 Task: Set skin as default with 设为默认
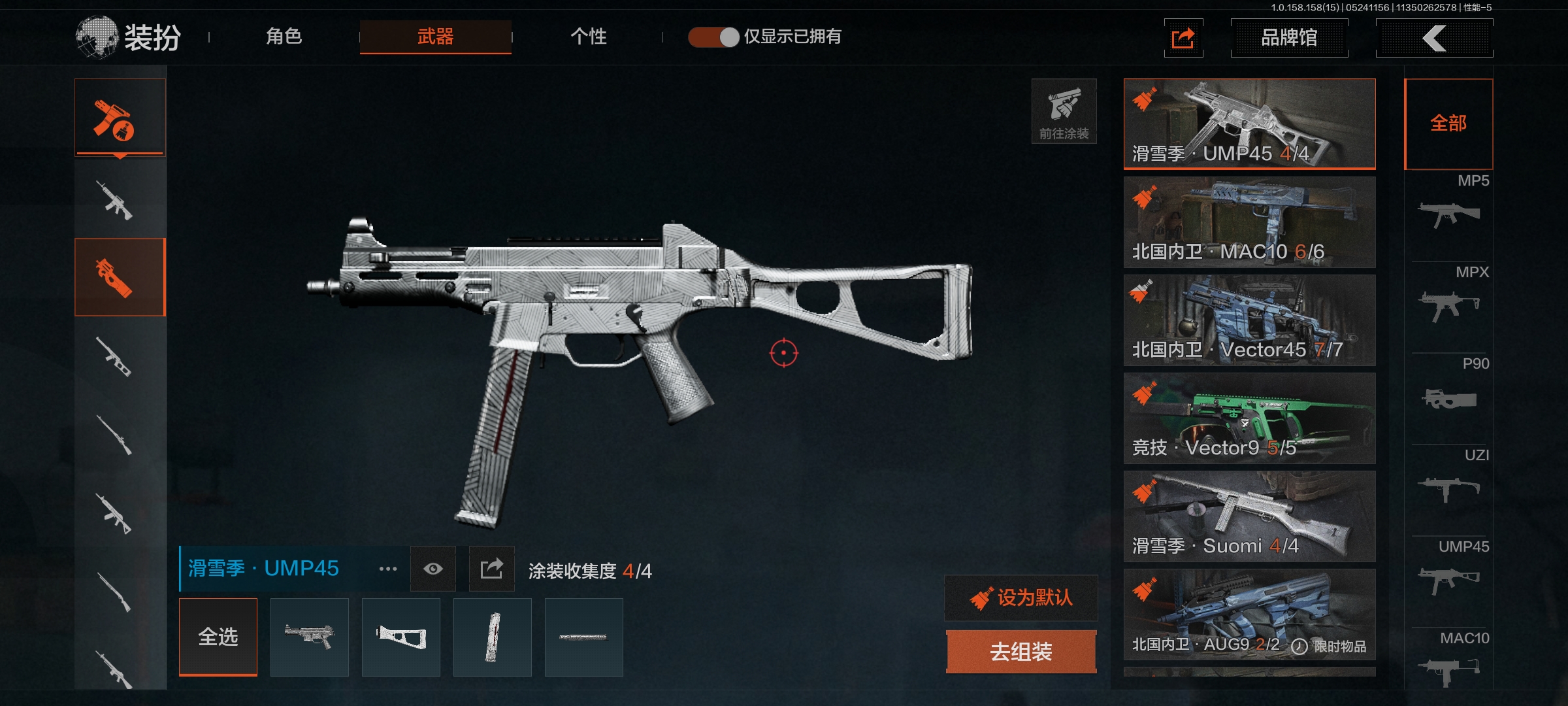tap(1021, 597)
